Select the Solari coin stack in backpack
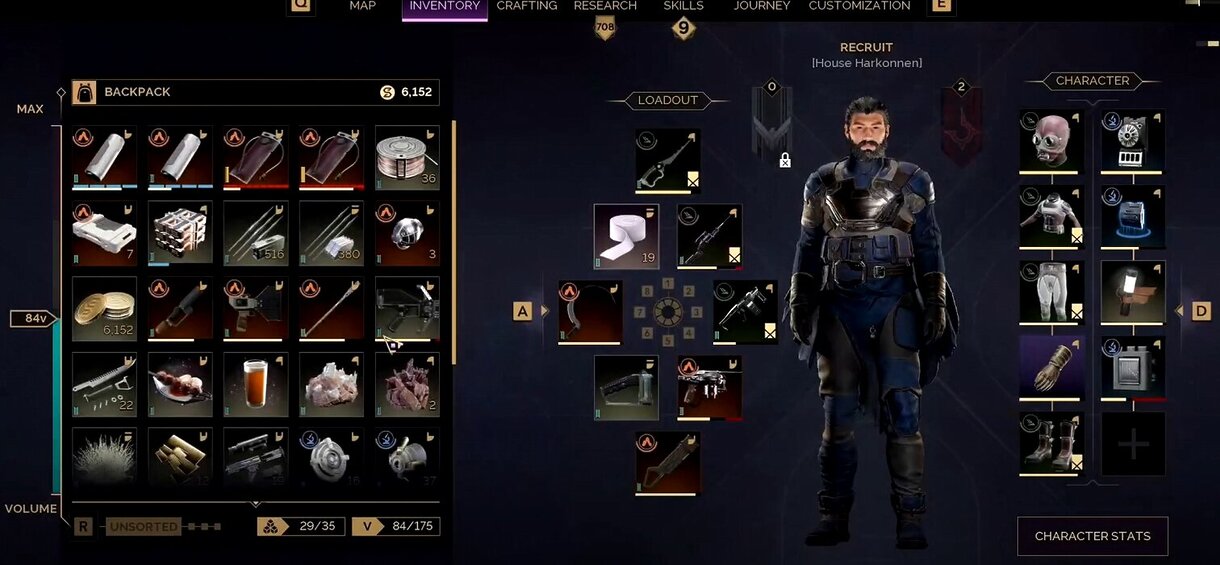This screenshot has width=1220, height=565. tap(105, 309)
